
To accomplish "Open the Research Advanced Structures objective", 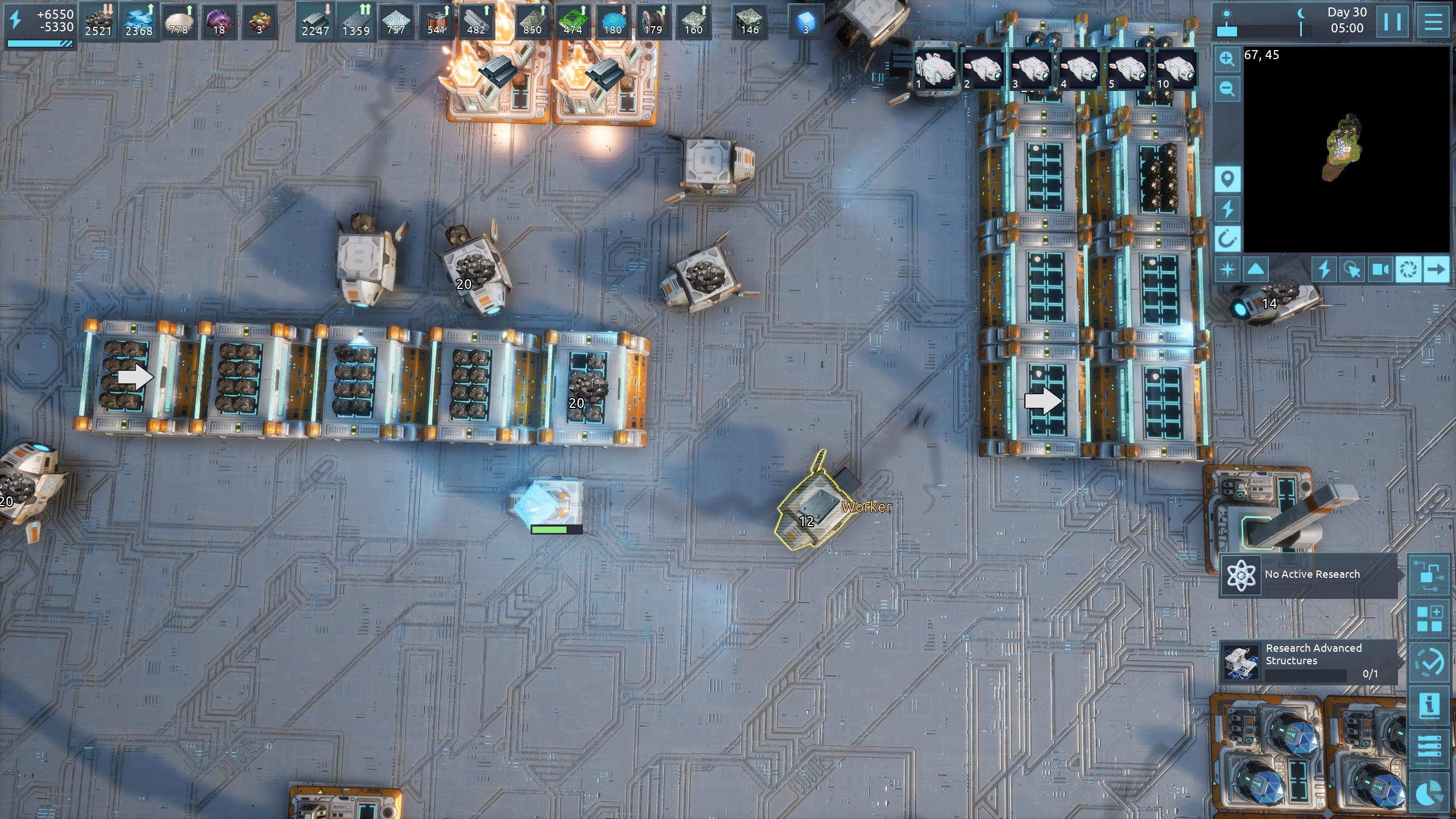I will (x=1308, y=660).
